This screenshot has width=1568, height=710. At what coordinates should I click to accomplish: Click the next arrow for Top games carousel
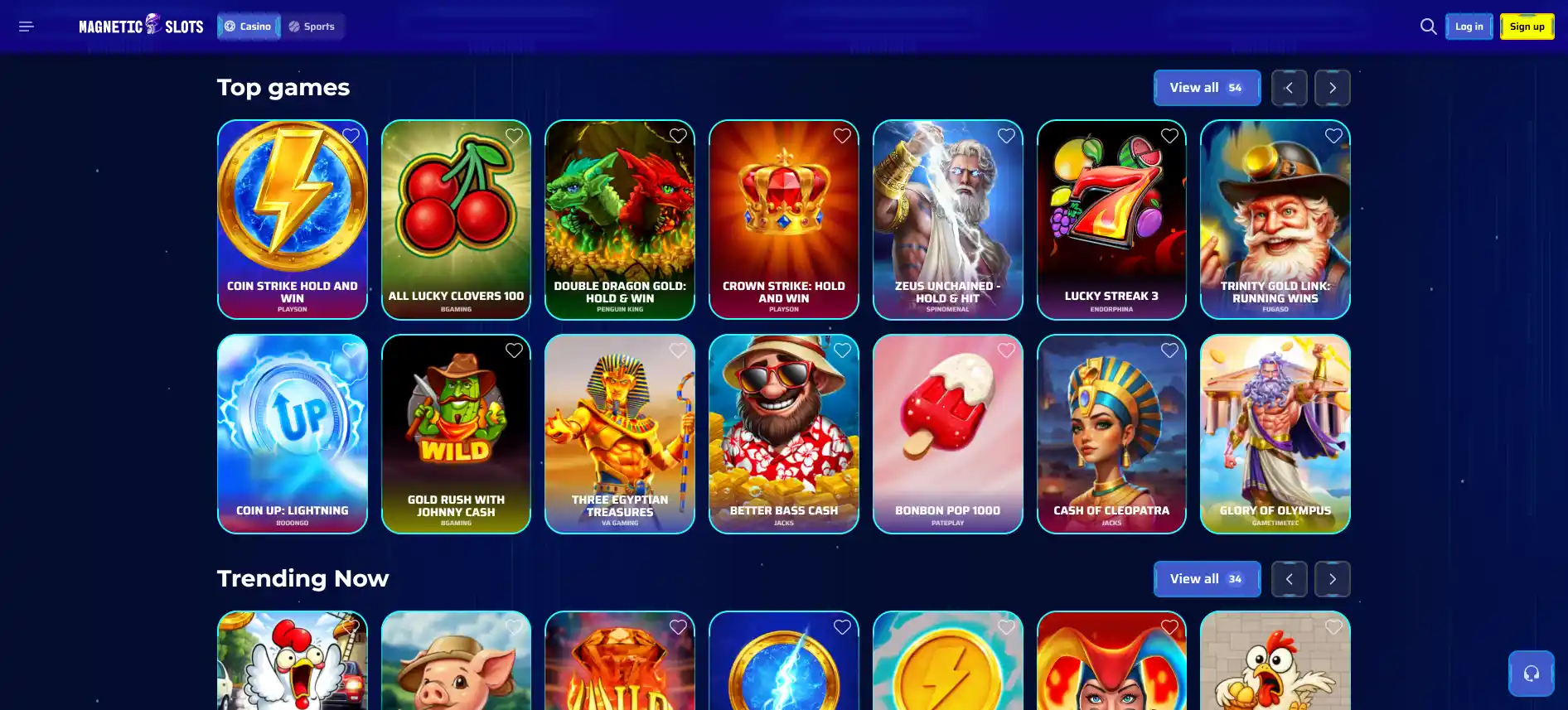tap(1332, 87)
